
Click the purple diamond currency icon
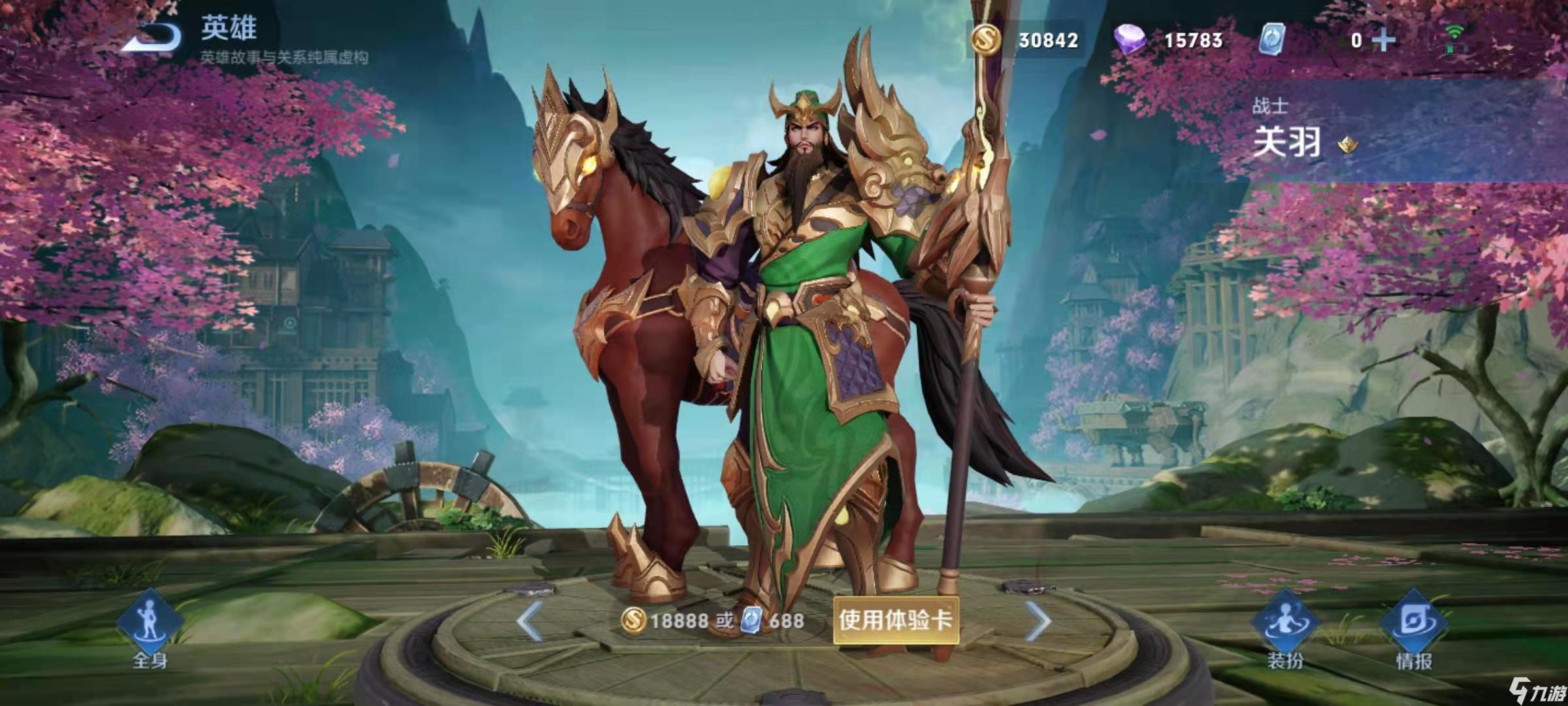[x=1130, y=40]
